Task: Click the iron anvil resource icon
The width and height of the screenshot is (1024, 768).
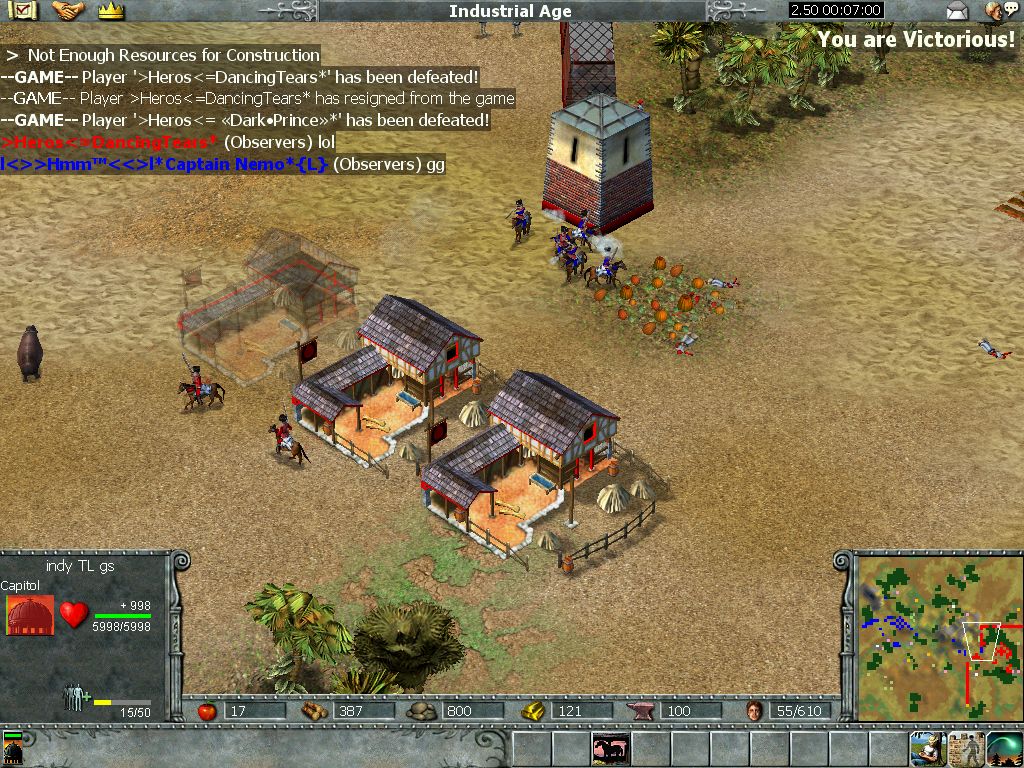Action: [x=640, y=711]
